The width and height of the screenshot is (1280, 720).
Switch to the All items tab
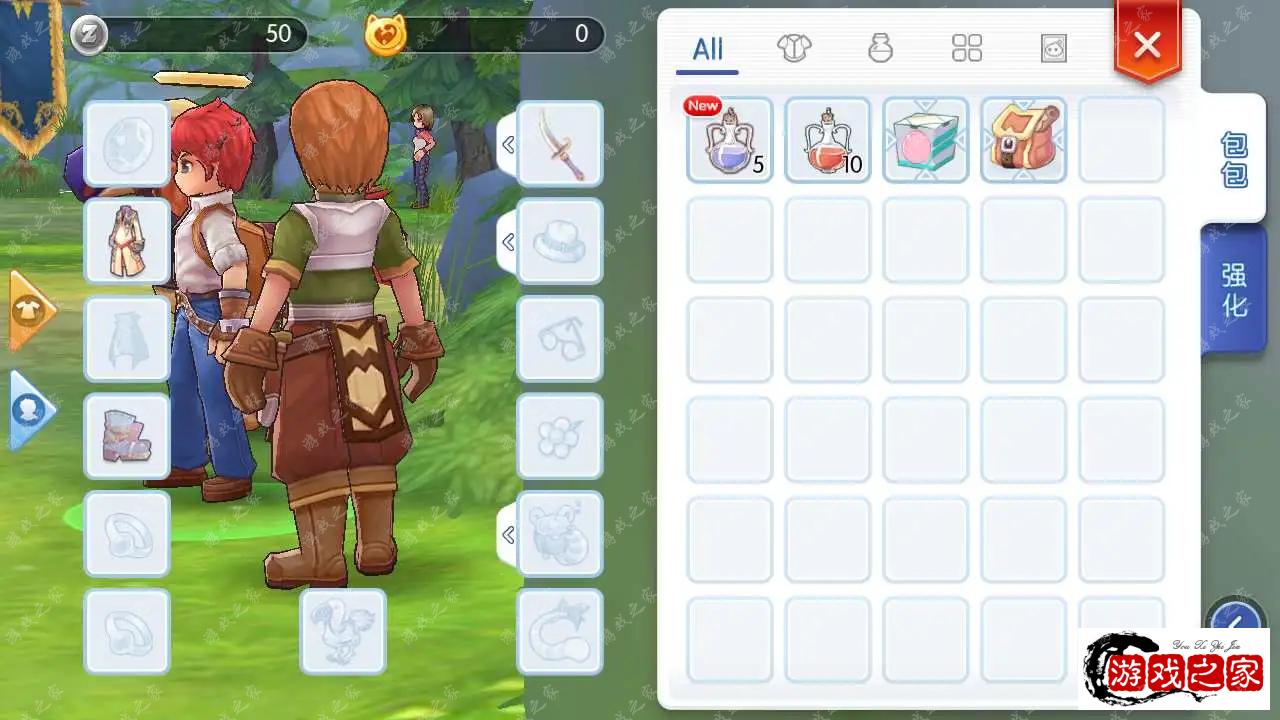707,49
